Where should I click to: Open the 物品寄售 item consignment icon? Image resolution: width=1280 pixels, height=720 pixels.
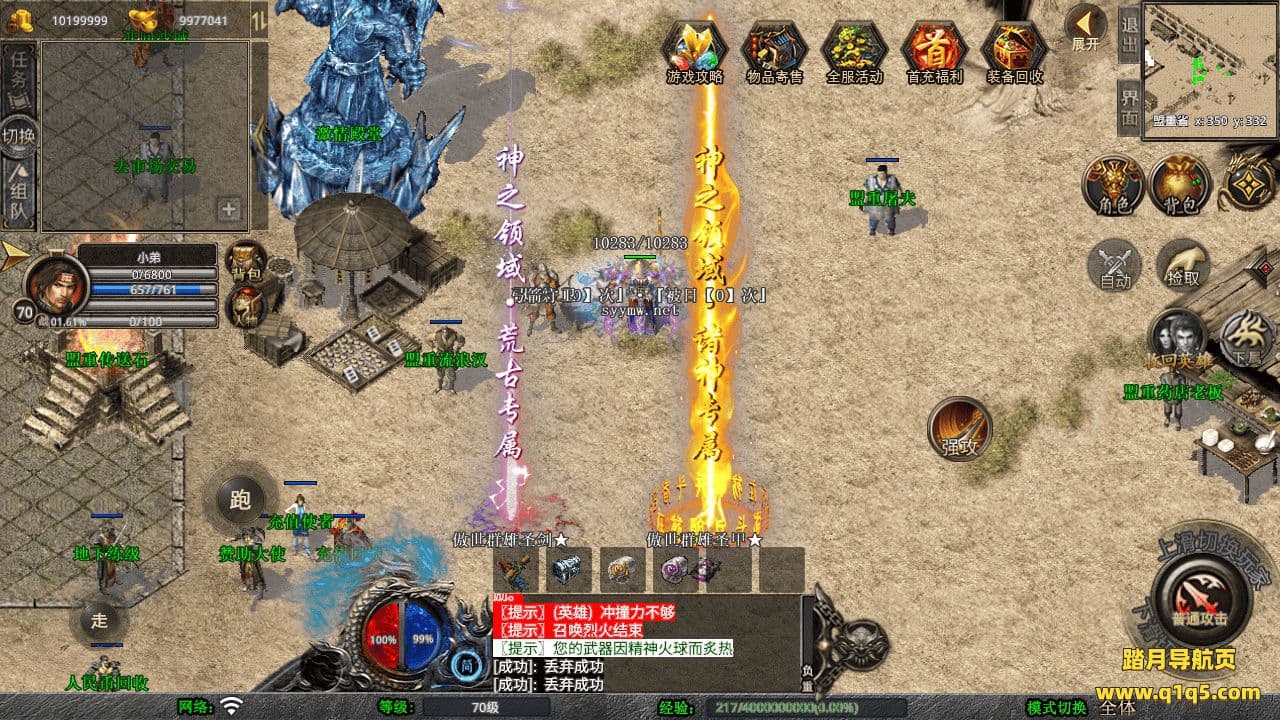pyautogui.click(x=774, y=50)
